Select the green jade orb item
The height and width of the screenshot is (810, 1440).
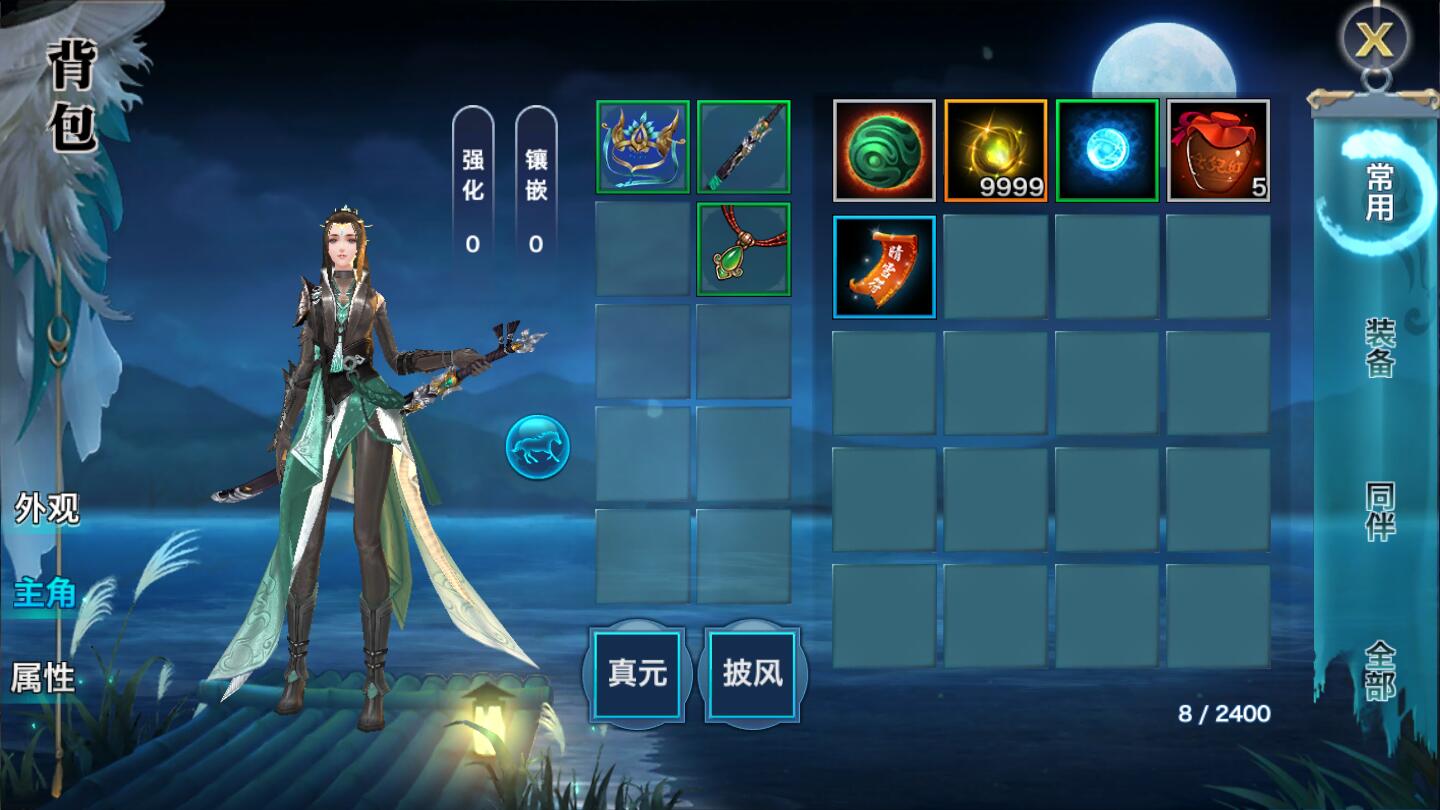coord(884,150)
